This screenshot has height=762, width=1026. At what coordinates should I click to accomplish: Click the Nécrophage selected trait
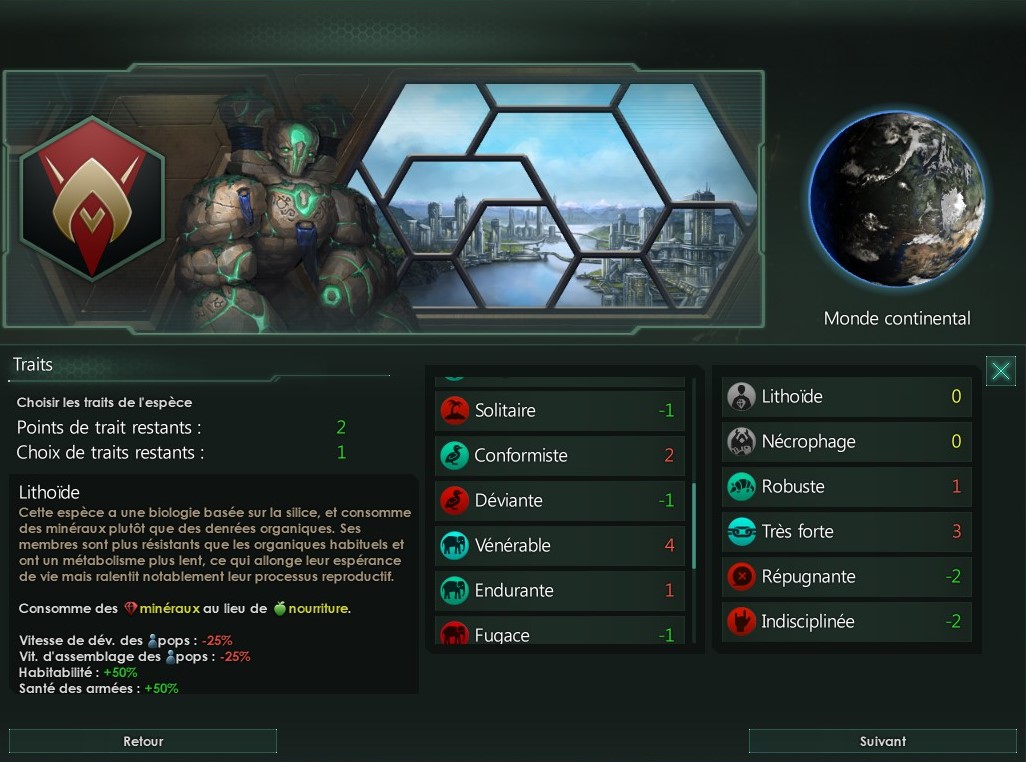(846, 441)
